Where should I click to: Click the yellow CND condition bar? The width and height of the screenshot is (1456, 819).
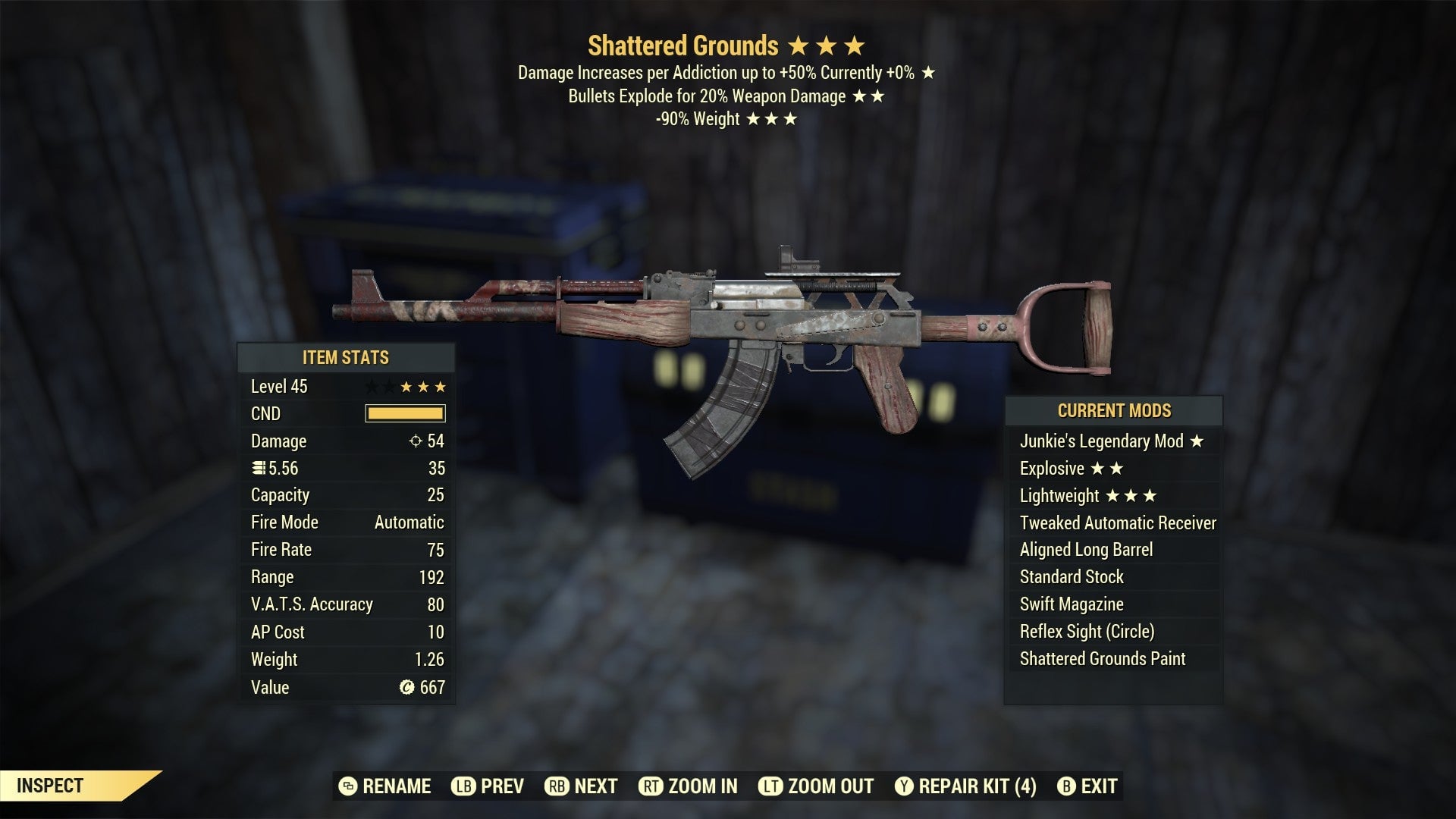[x=406, y=413]
